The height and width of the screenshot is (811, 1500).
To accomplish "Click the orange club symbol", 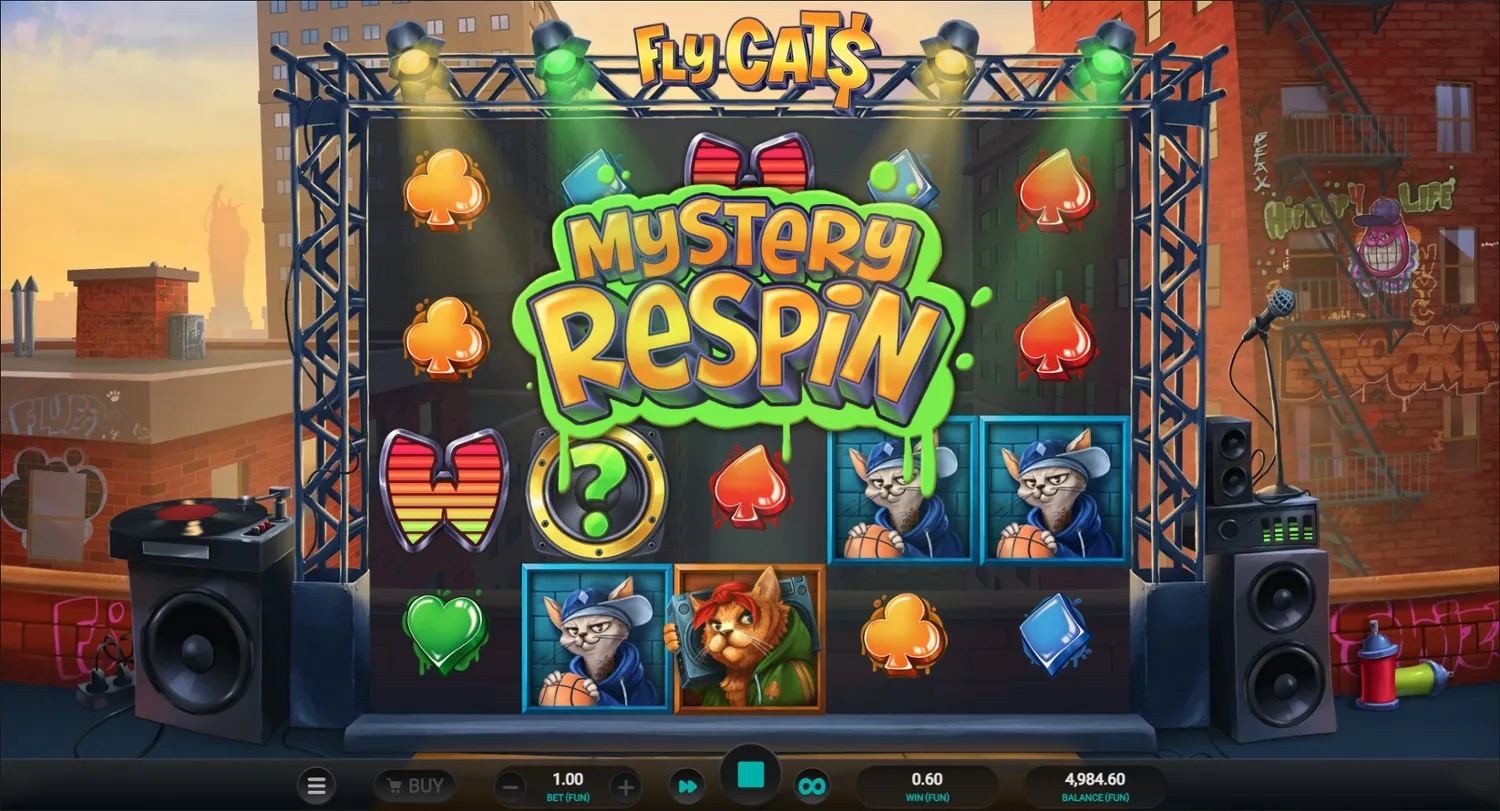I will (903, 633).
